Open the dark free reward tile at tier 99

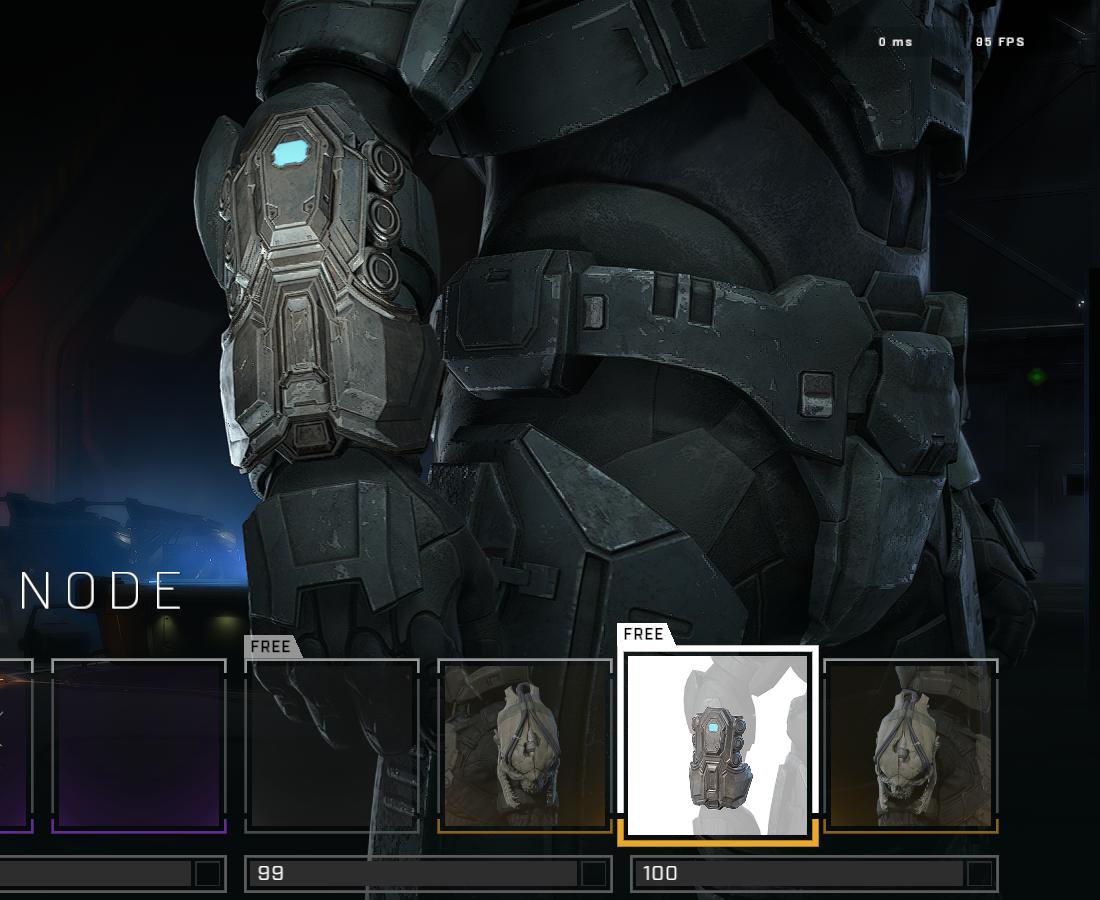point(332,745)
